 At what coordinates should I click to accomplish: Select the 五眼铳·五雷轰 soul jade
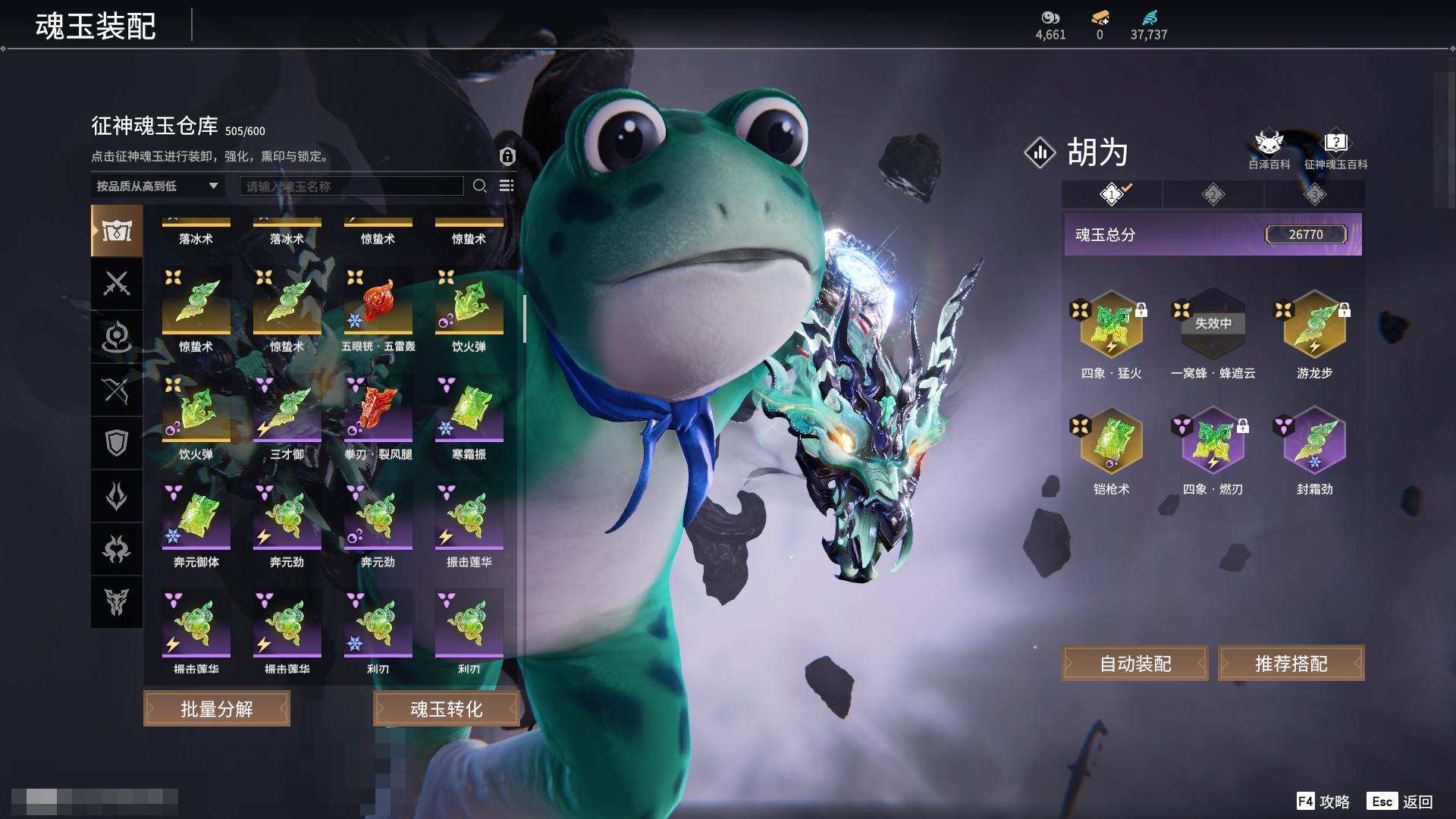point(378,302)
